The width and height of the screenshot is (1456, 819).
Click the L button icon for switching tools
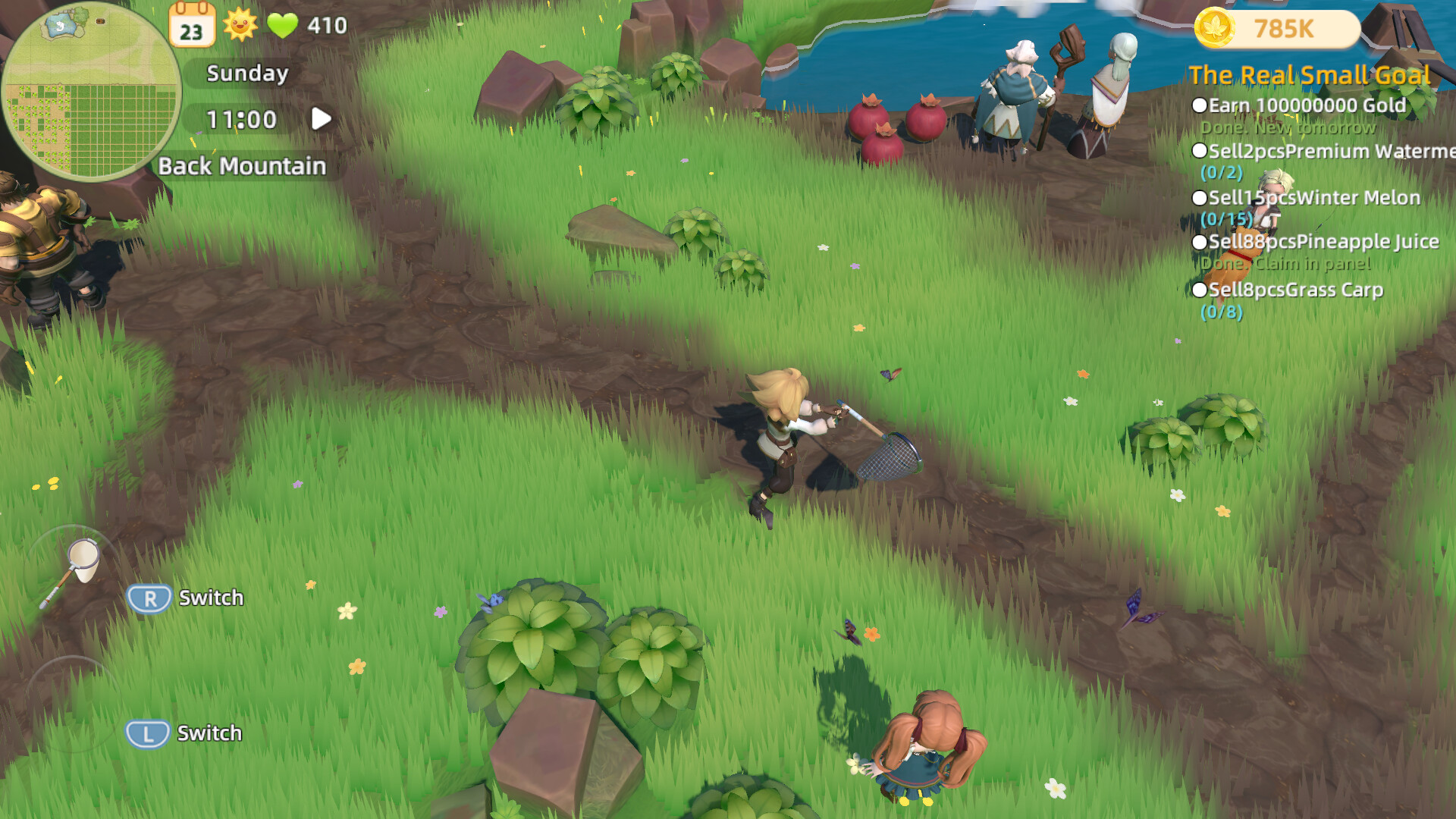(x=149, y=733)
